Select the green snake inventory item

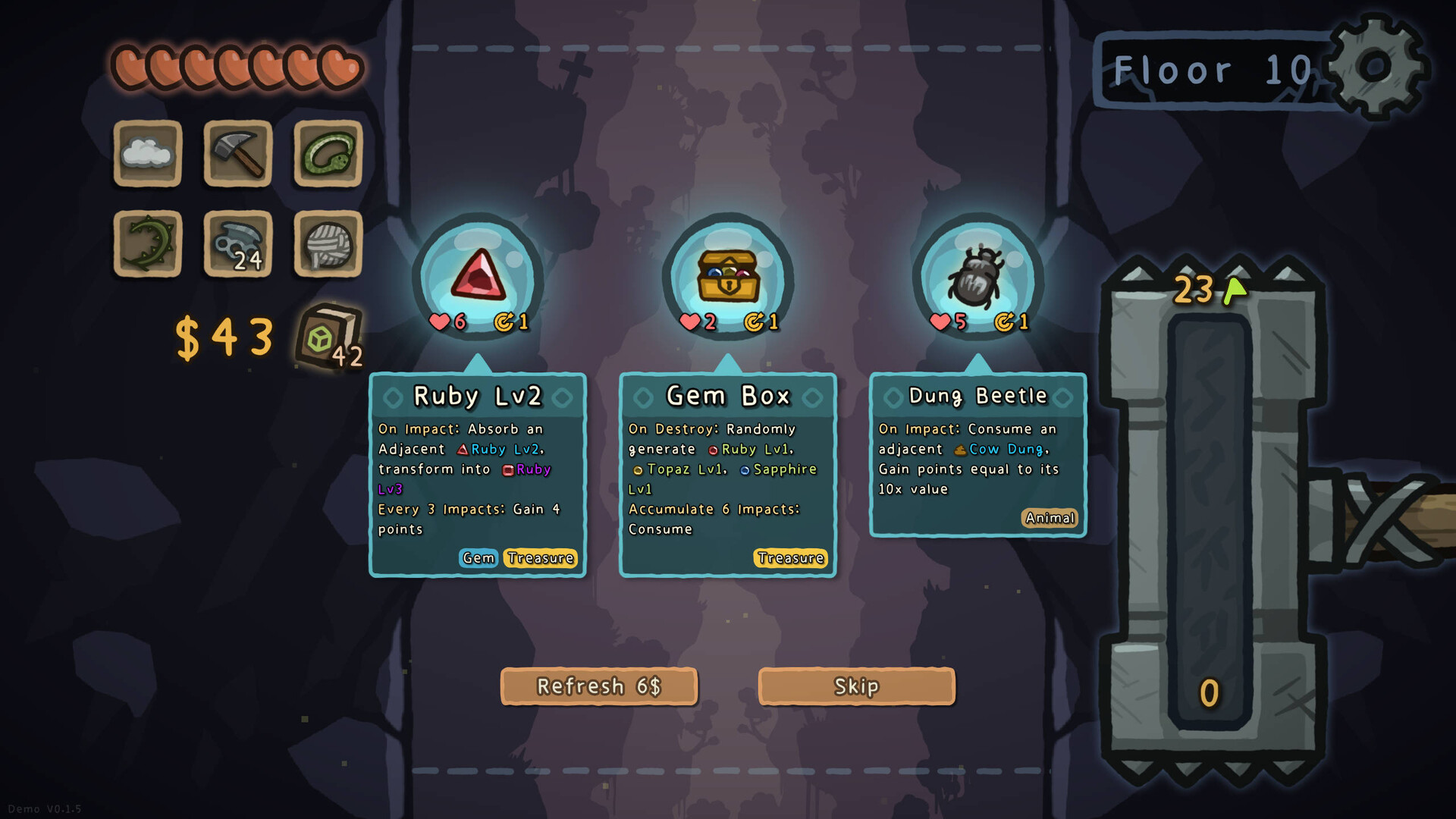coord(326,155)
